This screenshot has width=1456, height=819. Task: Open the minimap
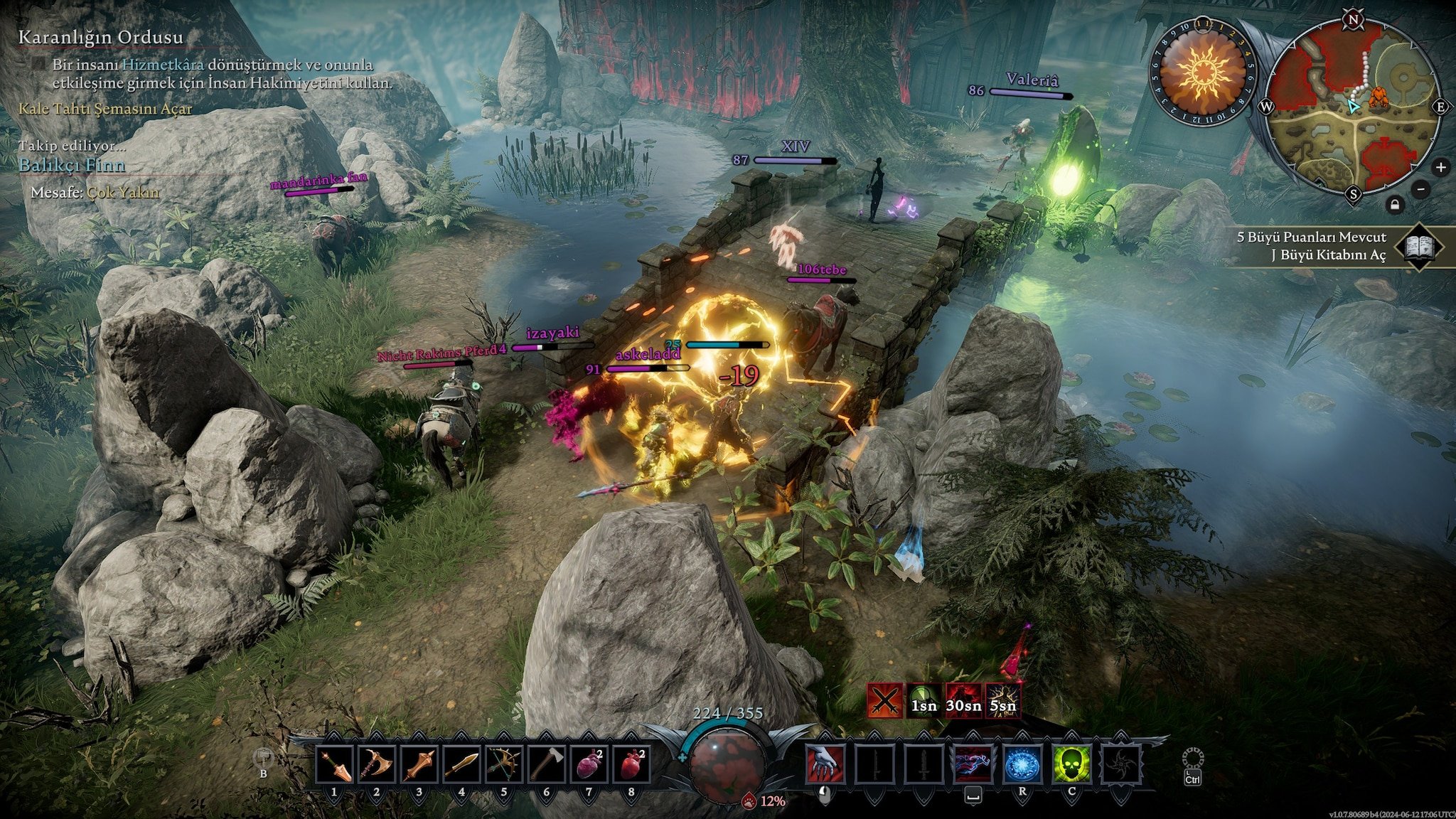click(x=1353, y=107)
